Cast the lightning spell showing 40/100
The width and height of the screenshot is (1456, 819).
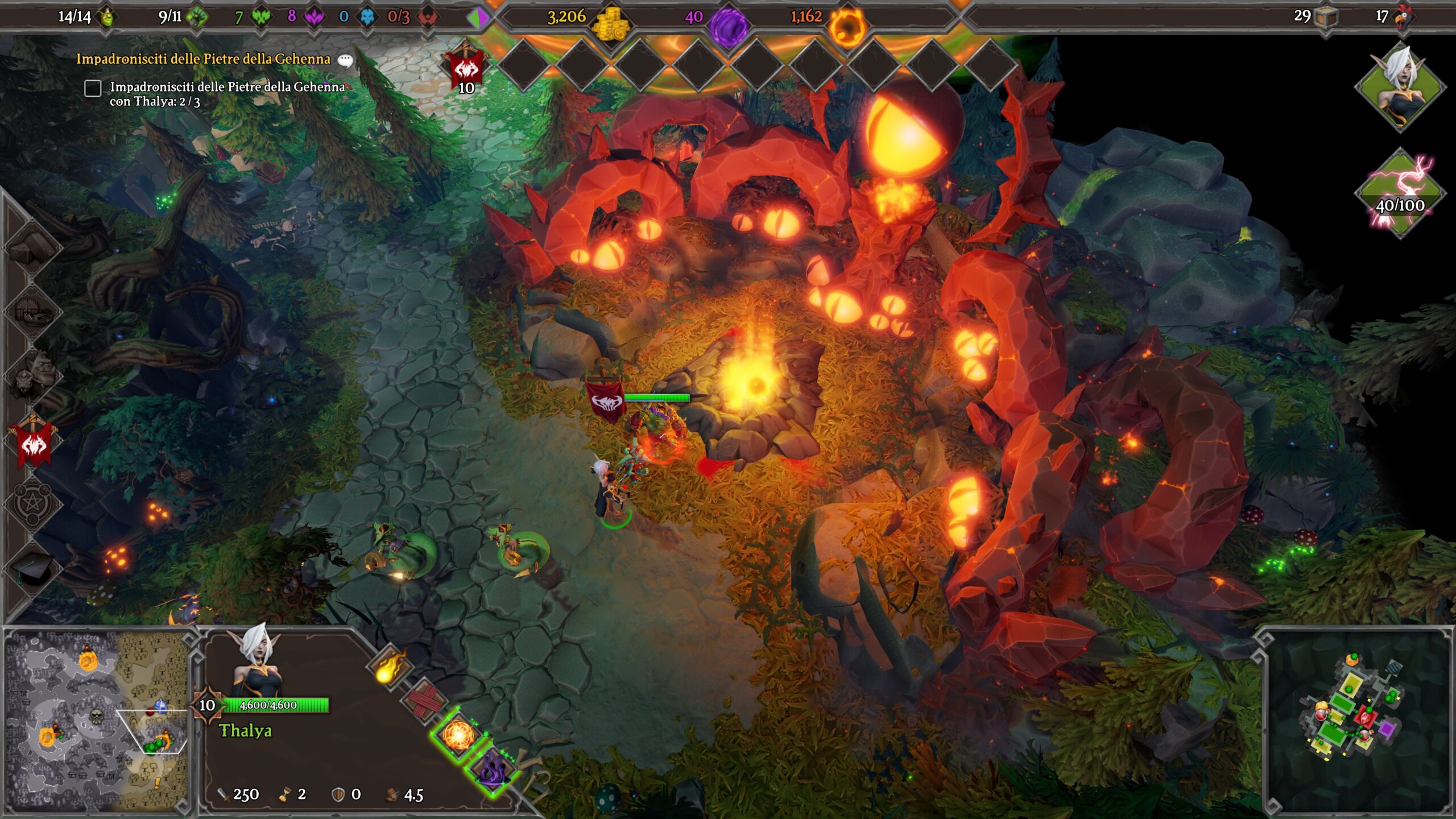point(1400,192)
